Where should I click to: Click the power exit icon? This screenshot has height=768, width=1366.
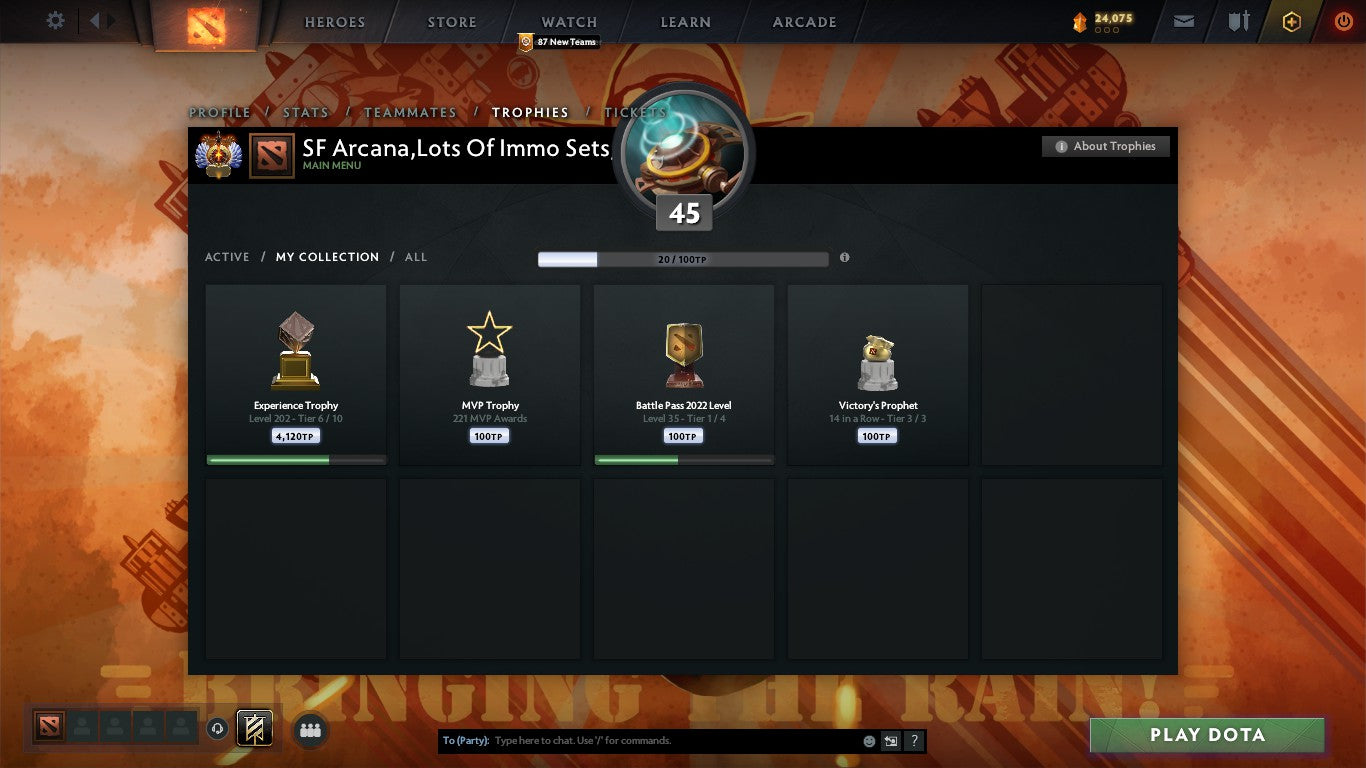tap(1344, 20)
